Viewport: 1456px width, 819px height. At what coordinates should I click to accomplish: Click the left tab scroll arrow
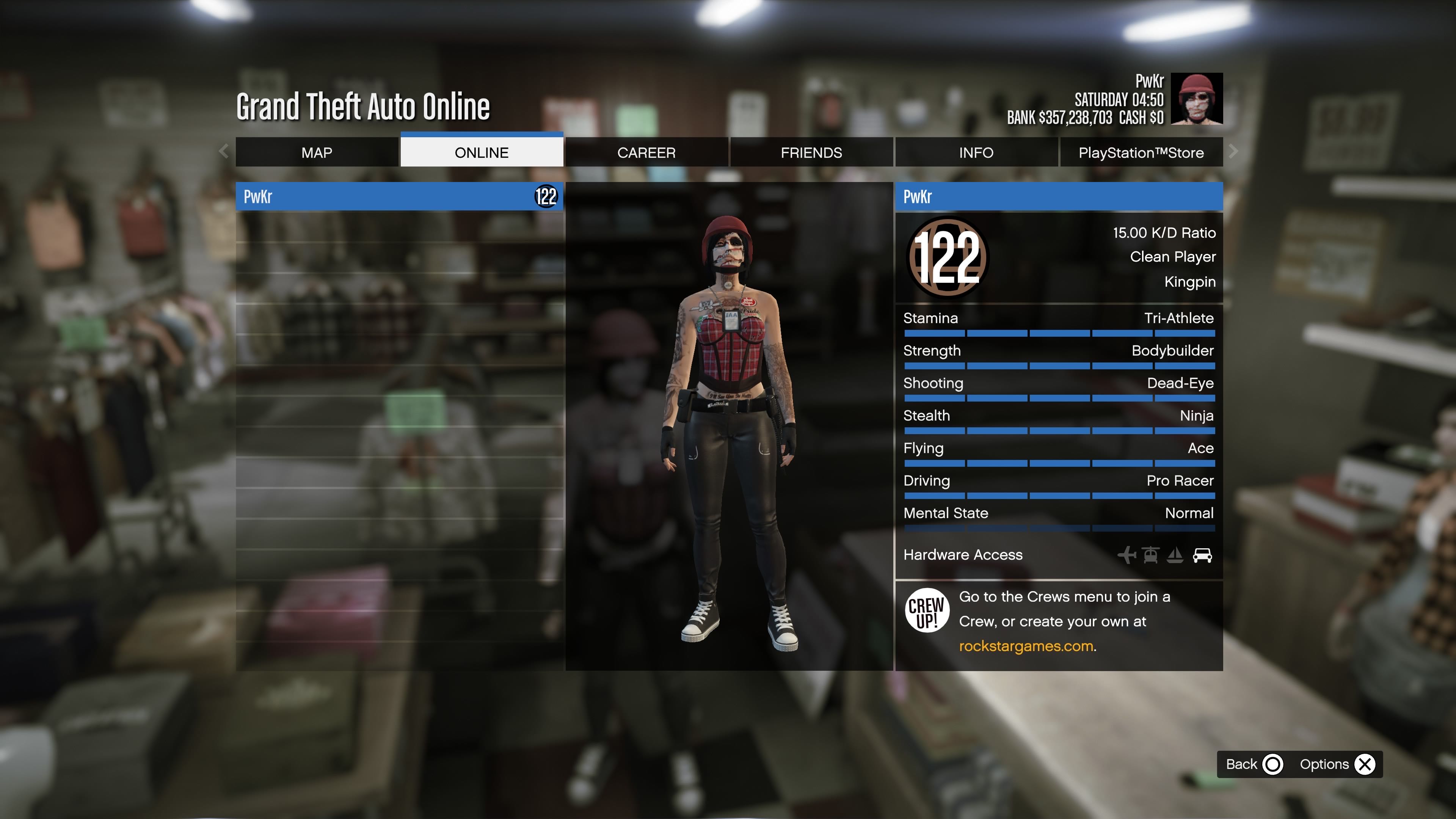click(x=224, y=151)
